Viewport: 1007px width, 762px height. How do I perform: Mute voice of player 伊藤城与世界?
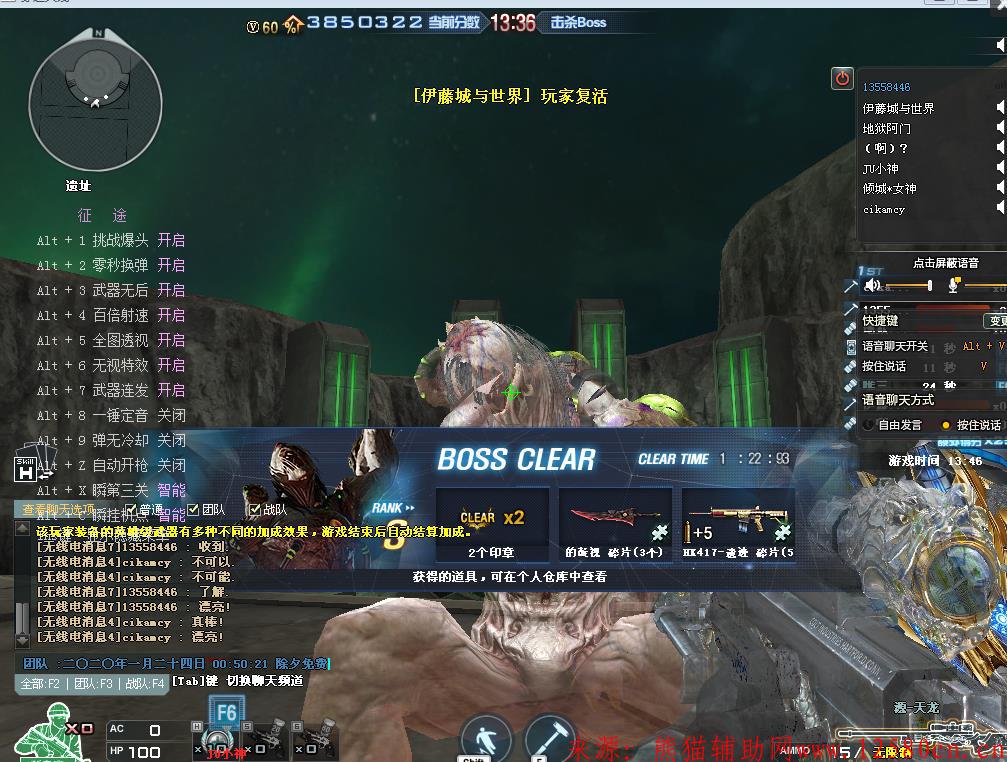(1000, 108)
